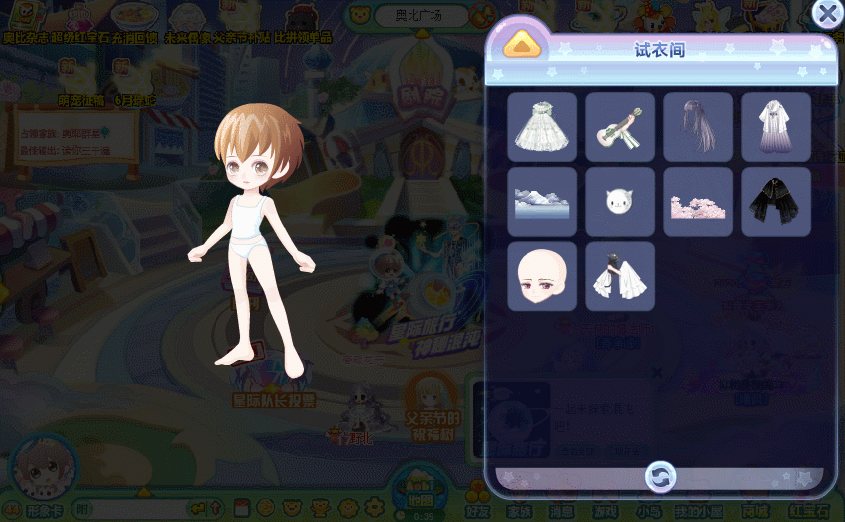This screenshot has height=522, width=845.
Task: Try on the black cape outfit
Action: pyautogui.click(x=776, y=202)
